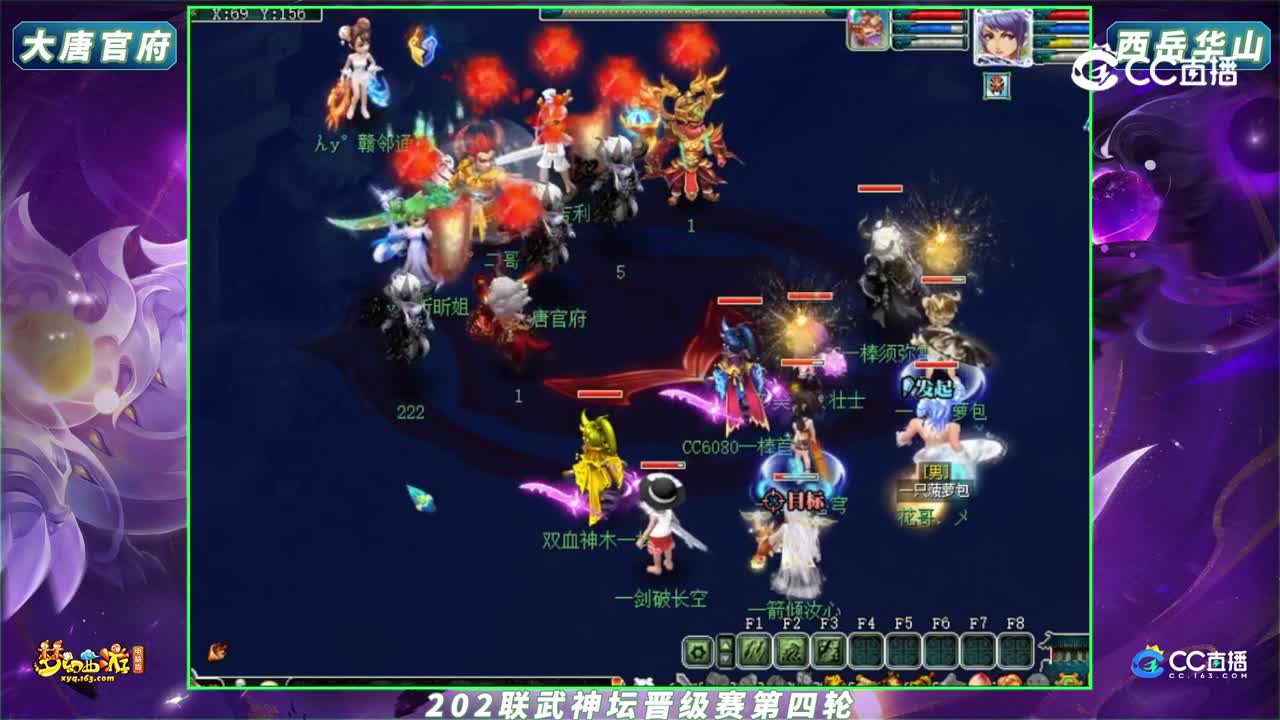Select the fourth green skill icon
This screenshot has height=720, width=1280.
tap(863, 652)
